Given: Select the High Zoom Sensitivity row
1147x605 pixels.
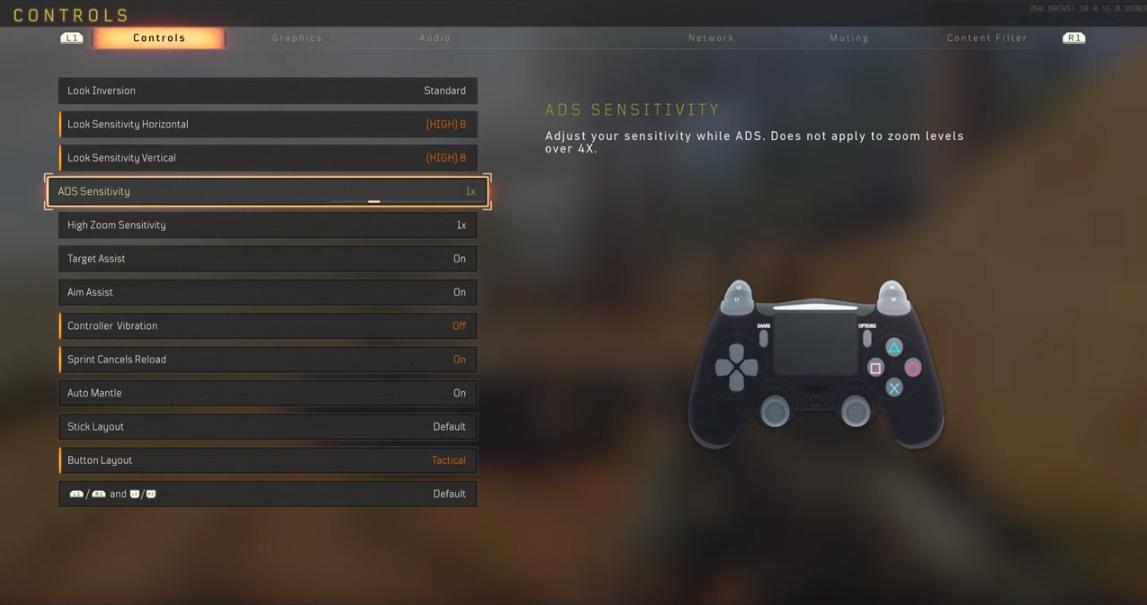Looking at the screenshot, I should (268, 225).
